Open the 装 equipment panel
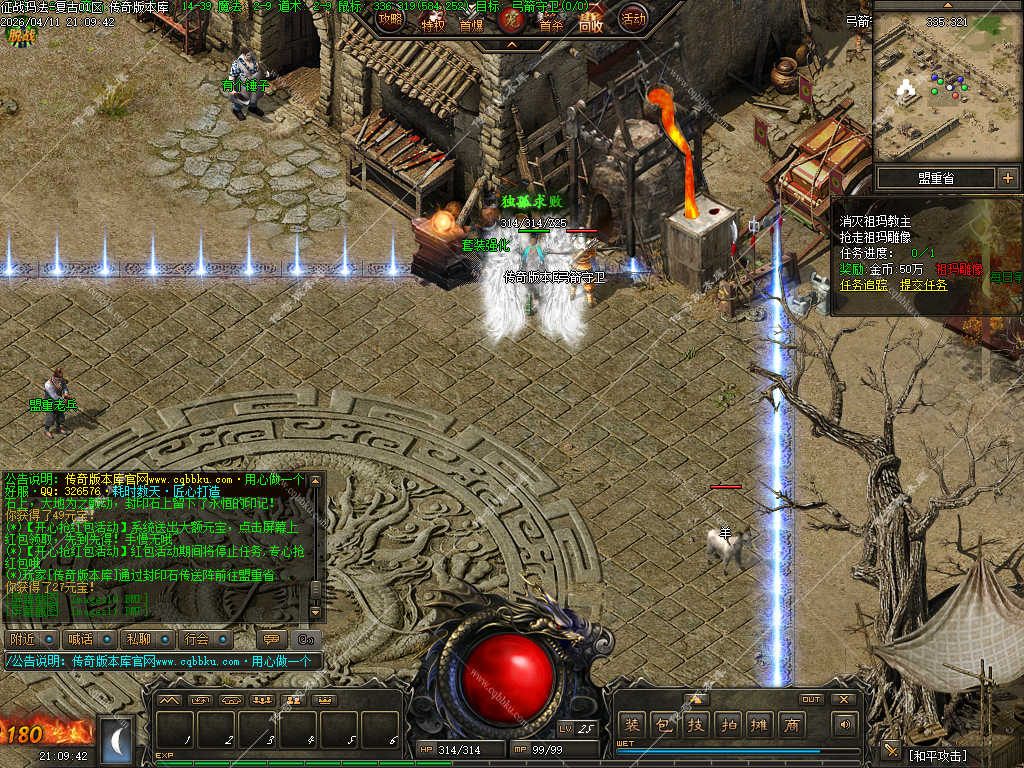 631,725
